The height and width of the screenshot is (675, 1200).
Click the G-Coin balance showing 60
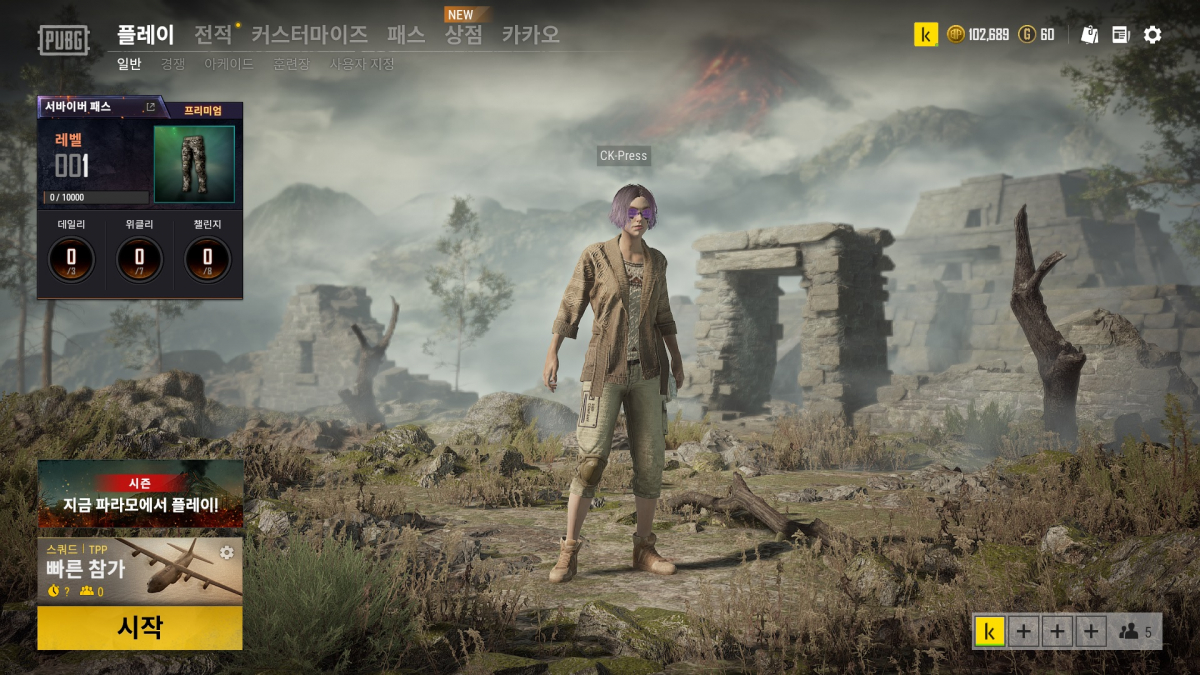point(1037,35)
